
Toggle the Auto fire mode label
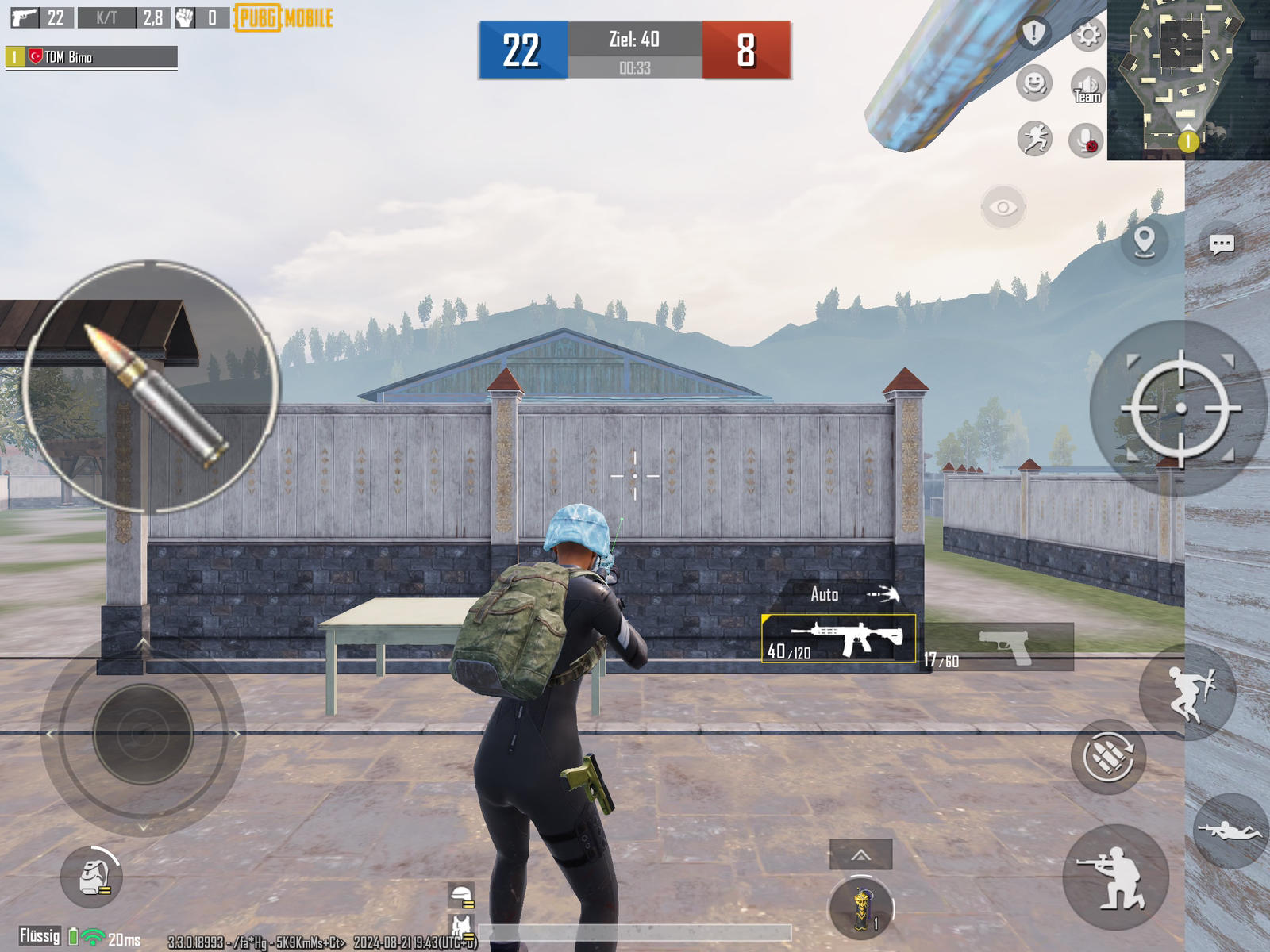click(824, 593)
